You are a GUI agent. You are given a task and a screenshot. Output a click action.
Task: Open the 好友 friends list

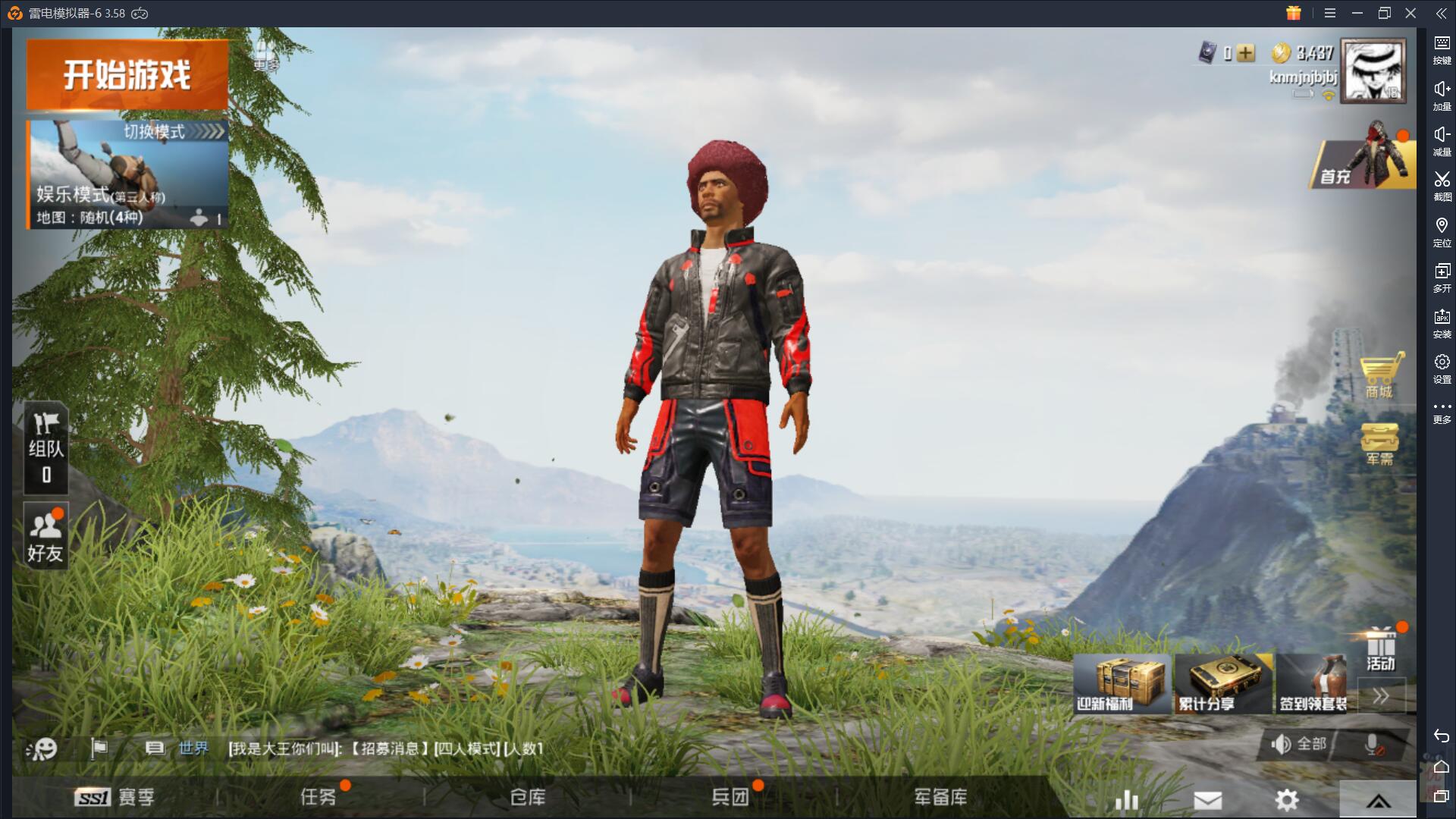click(45, 537)
